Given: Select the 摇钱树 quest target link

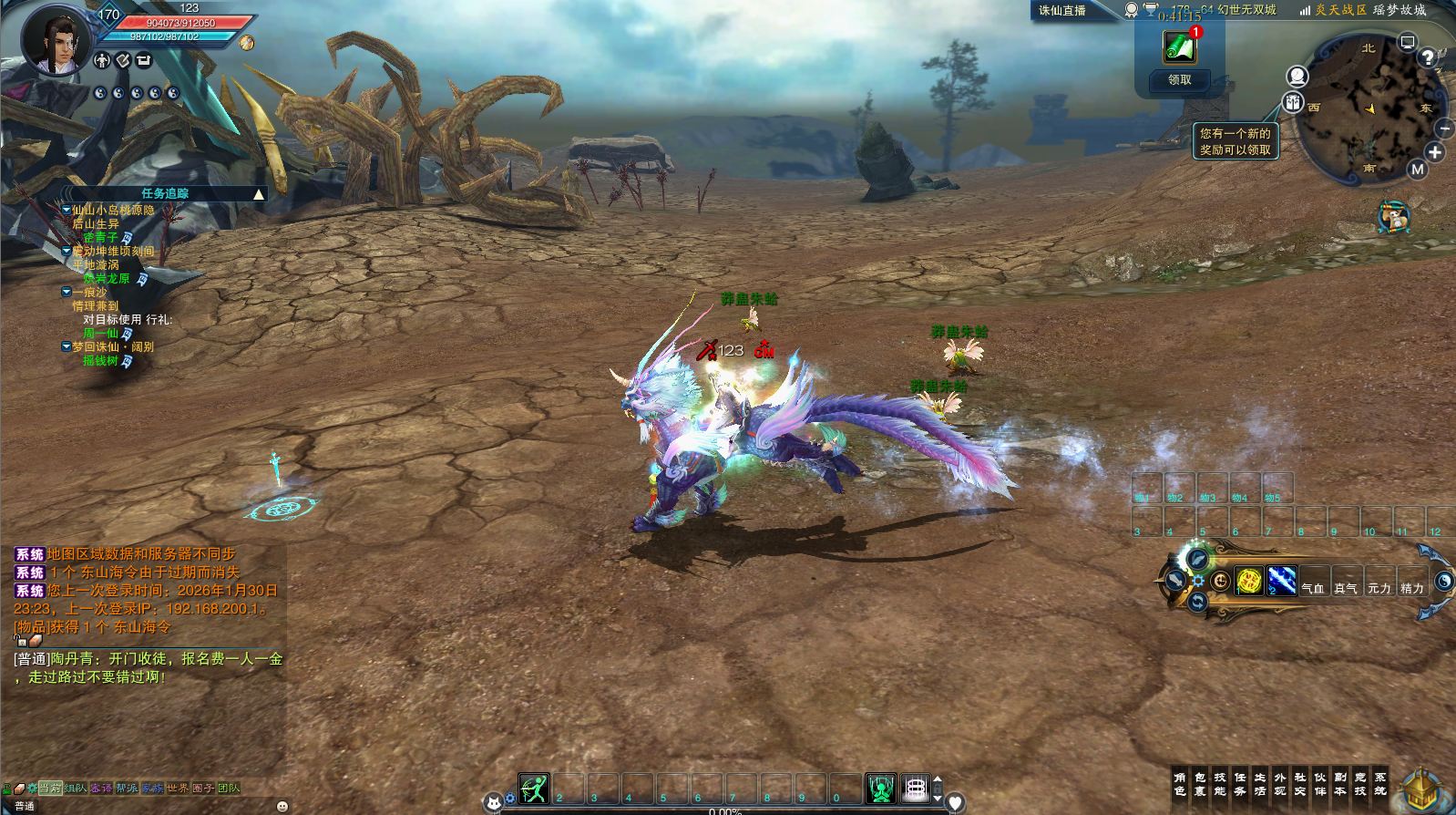Looking at the screenshot, I should point(100,361).
